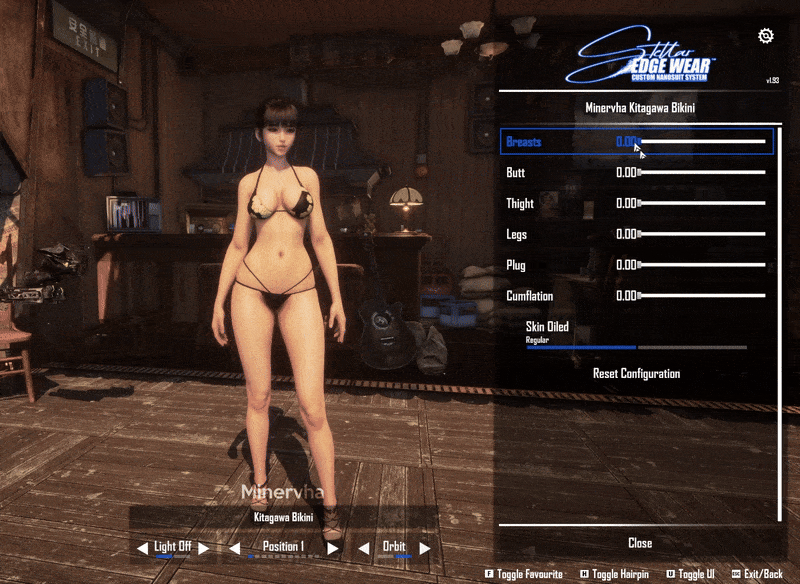
Task: Close the nanosuit configuration panel
Action: (640, 543)
